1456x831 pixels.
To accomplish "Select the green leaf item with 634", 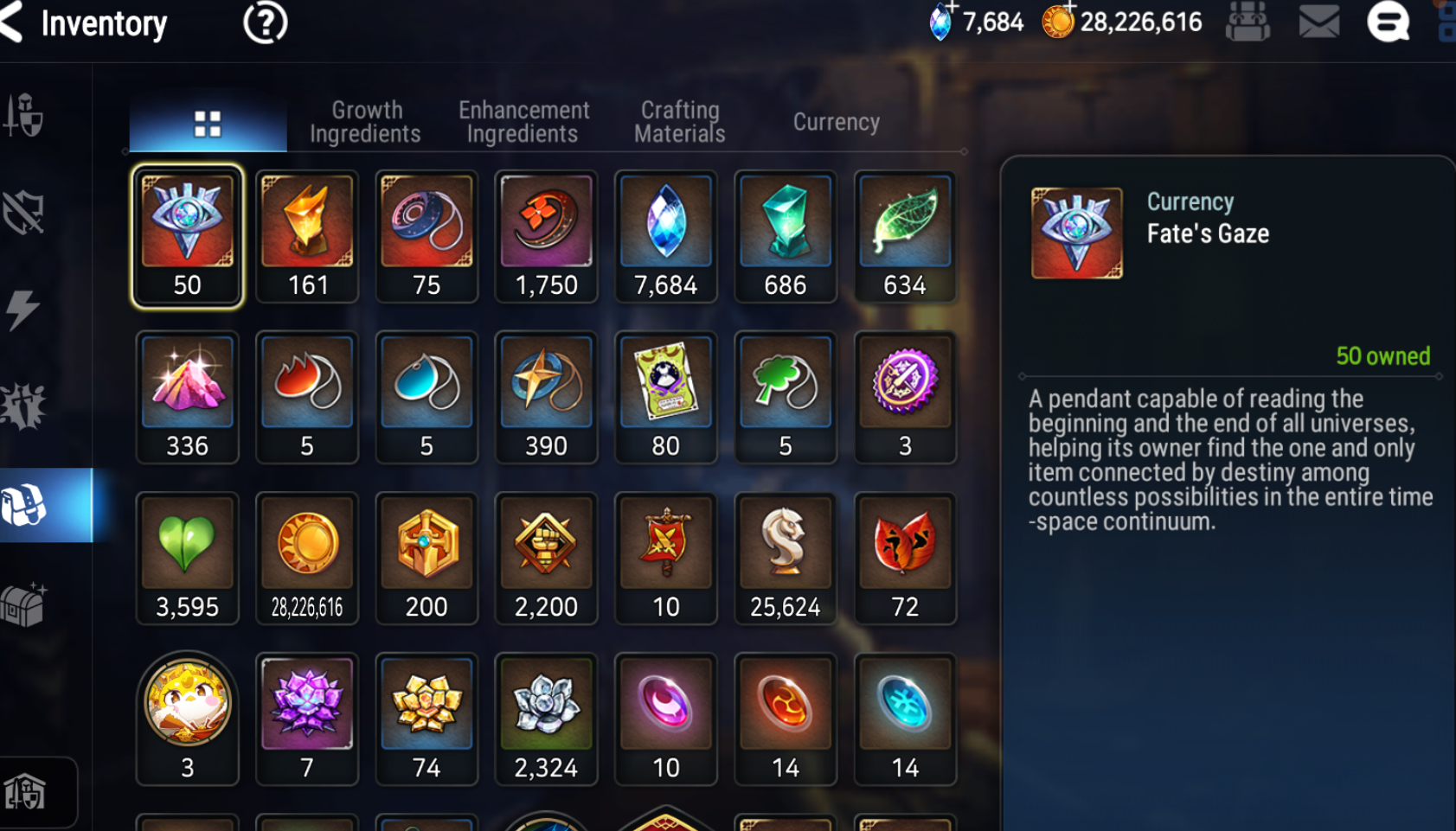I will coord(905,236).
